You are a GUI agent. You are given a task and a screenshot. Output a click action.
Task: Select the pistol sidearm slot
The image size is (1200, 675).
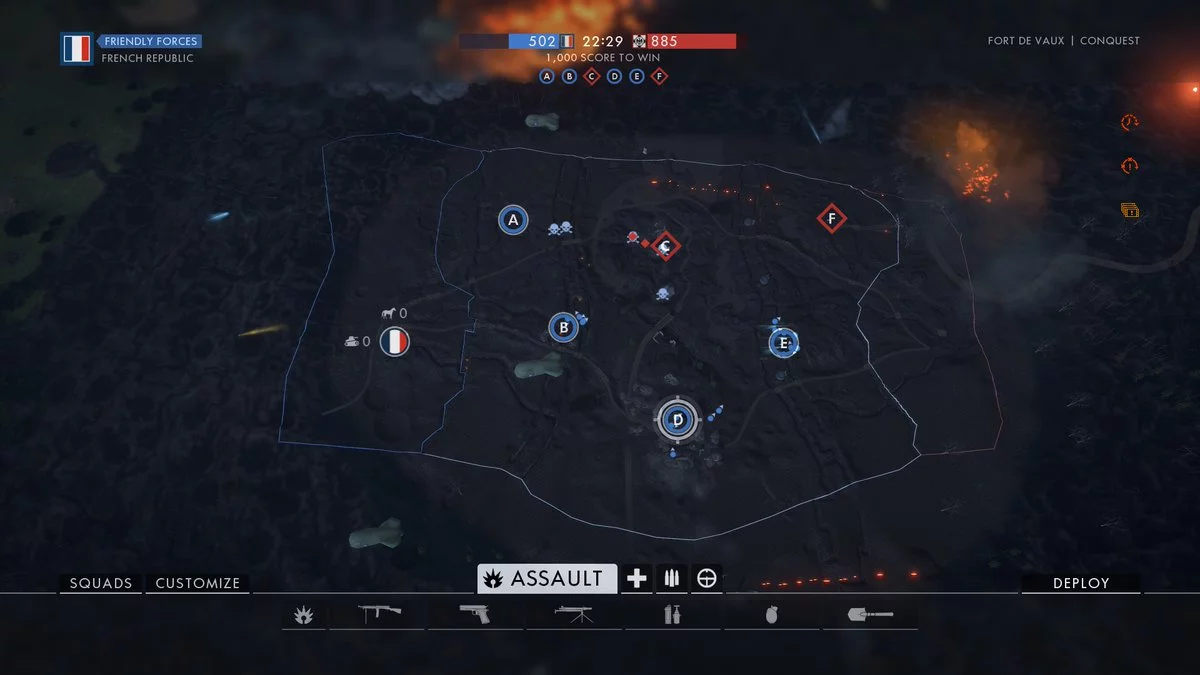pos(476,613)
